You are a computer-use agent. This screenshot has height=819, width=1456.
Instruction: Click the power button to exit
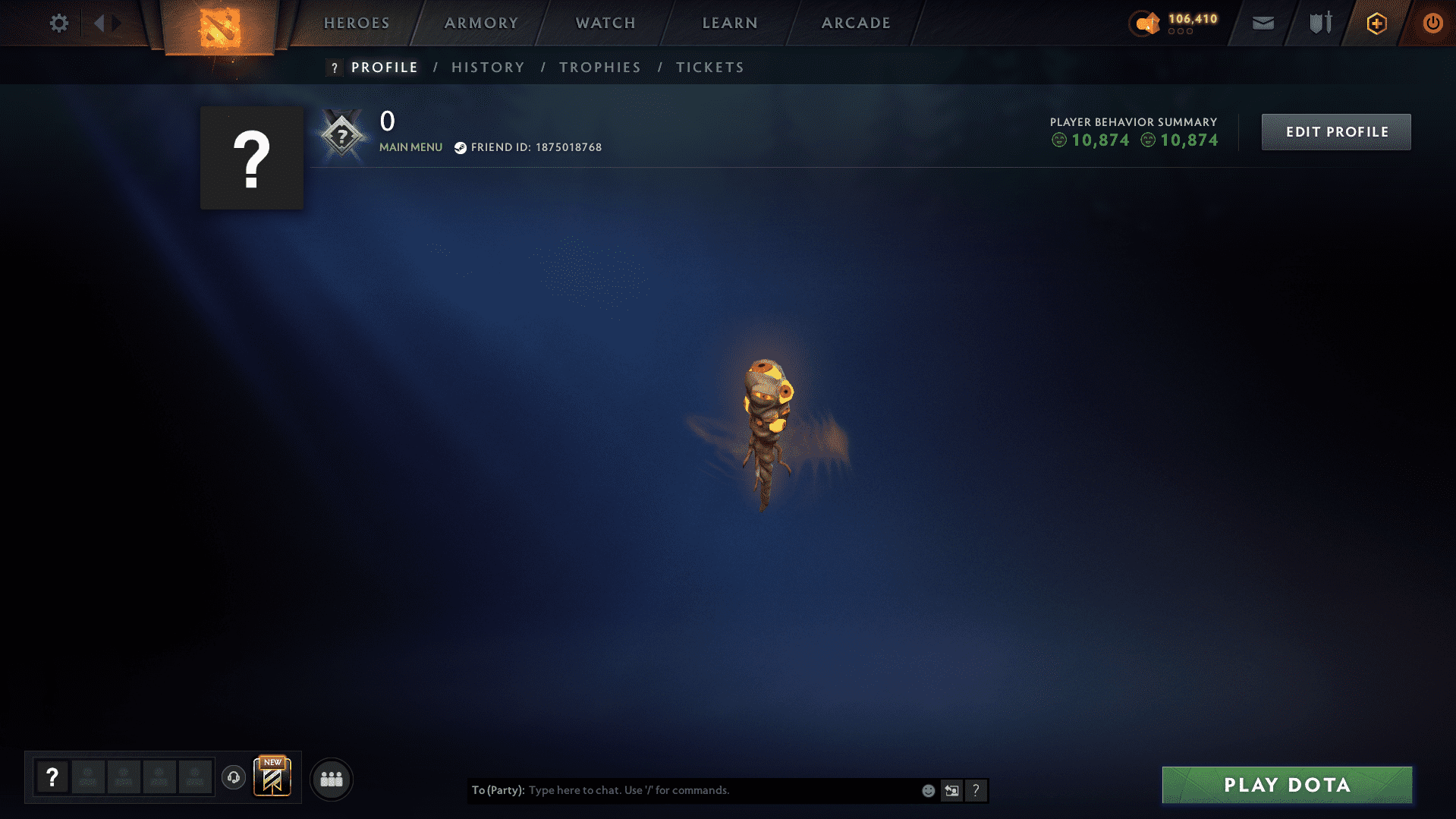(x=1433, y=23)
